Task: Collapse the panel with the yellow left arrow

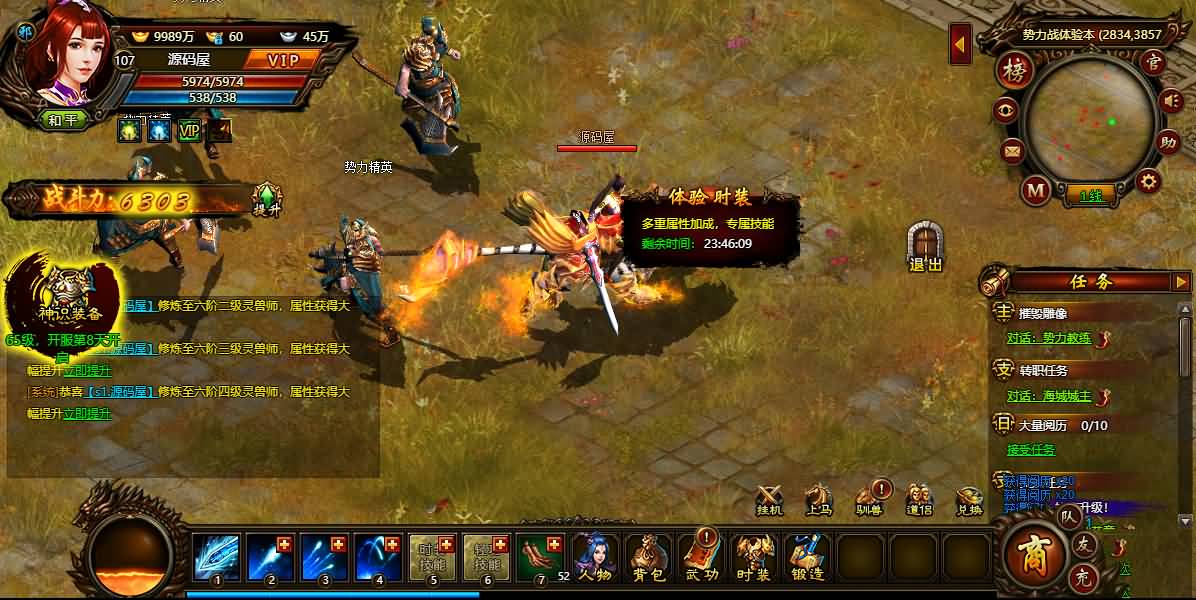Action: pos(960,45)
